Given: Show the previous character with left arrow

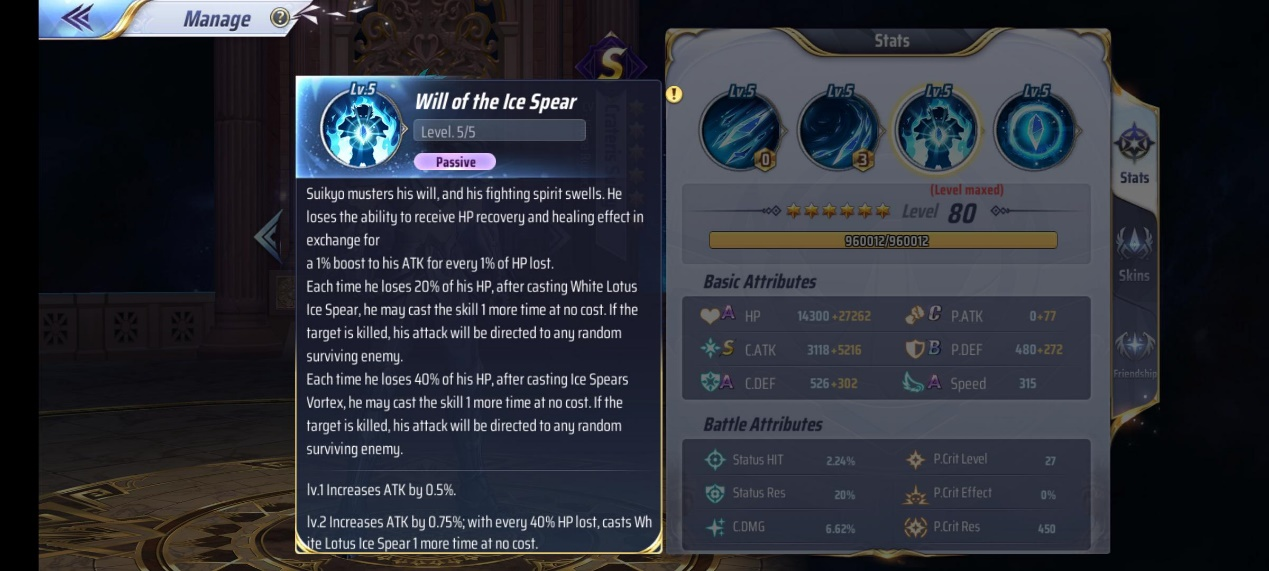Looking at the screenshot, I should coord(268,236).
